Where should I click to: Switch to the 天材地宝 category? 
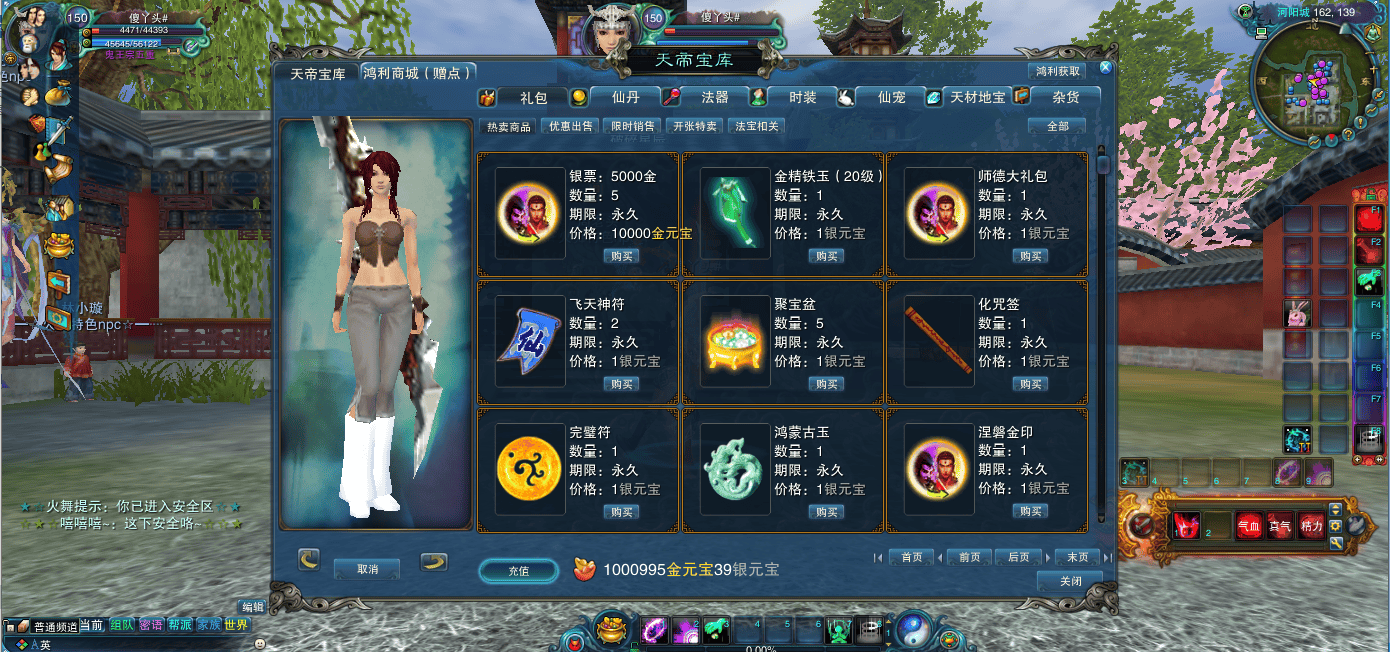point(977,97)
